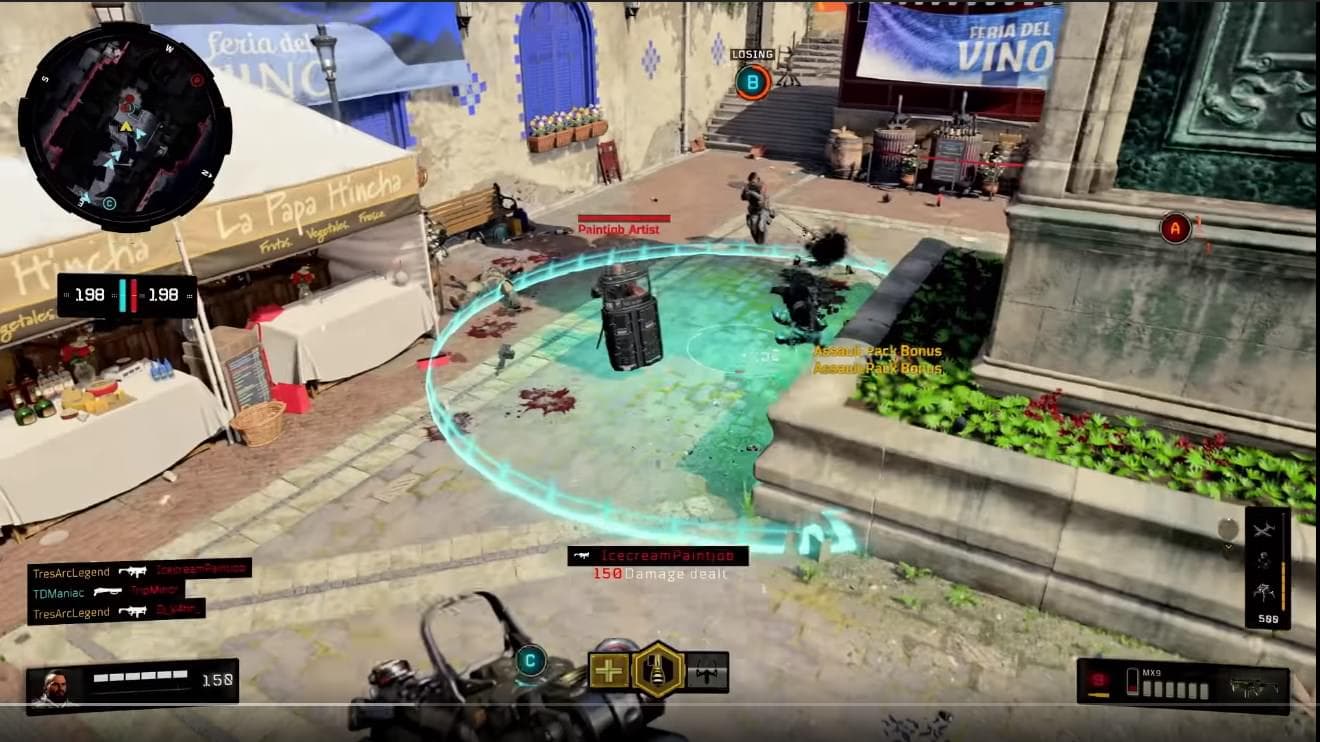Click the MX9 weapon icon
This screenshot has width=1320, height=742.
(1253, 687)
